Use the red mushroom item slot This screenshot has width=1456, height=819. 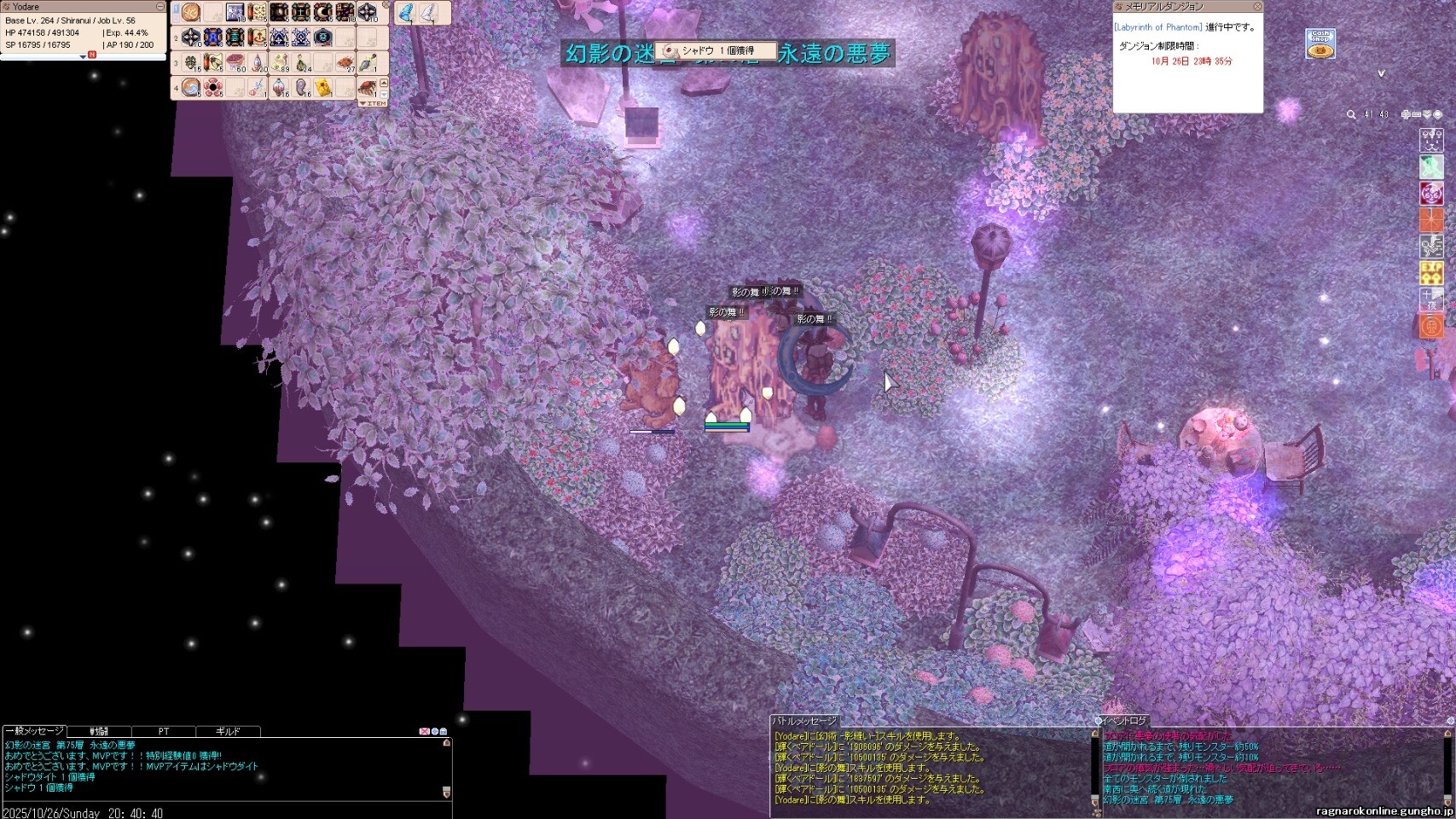(235, 63)
